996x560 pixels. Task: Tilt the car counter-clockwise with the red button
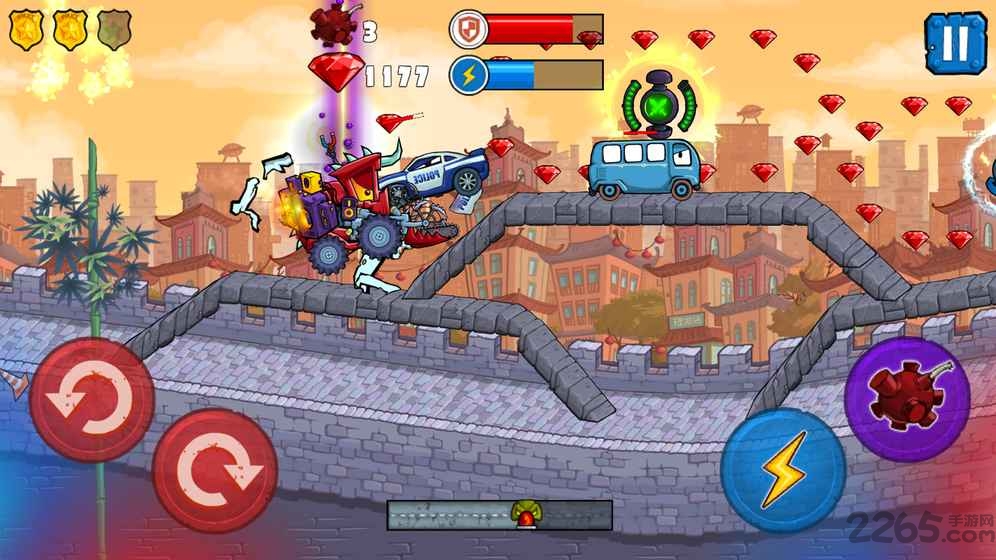point(91,400)
